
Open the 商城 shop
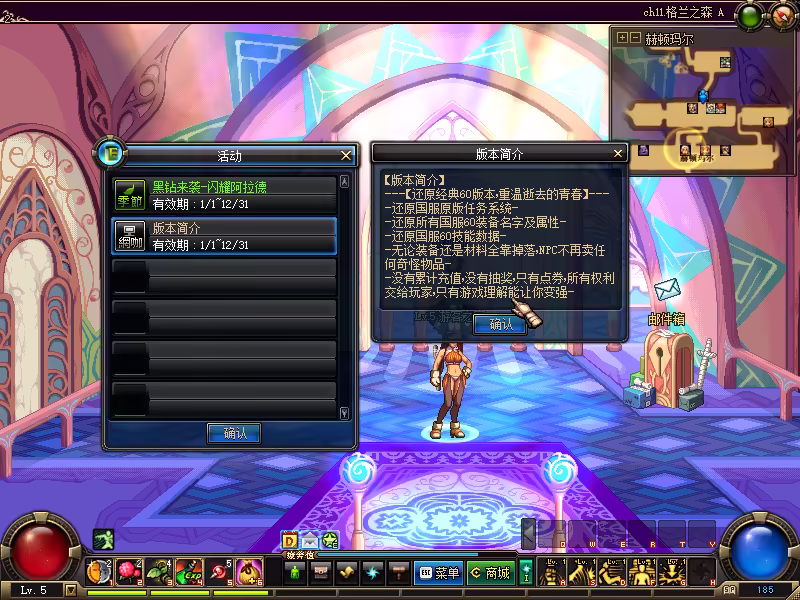pyautogui.click(x=490, y=573)
